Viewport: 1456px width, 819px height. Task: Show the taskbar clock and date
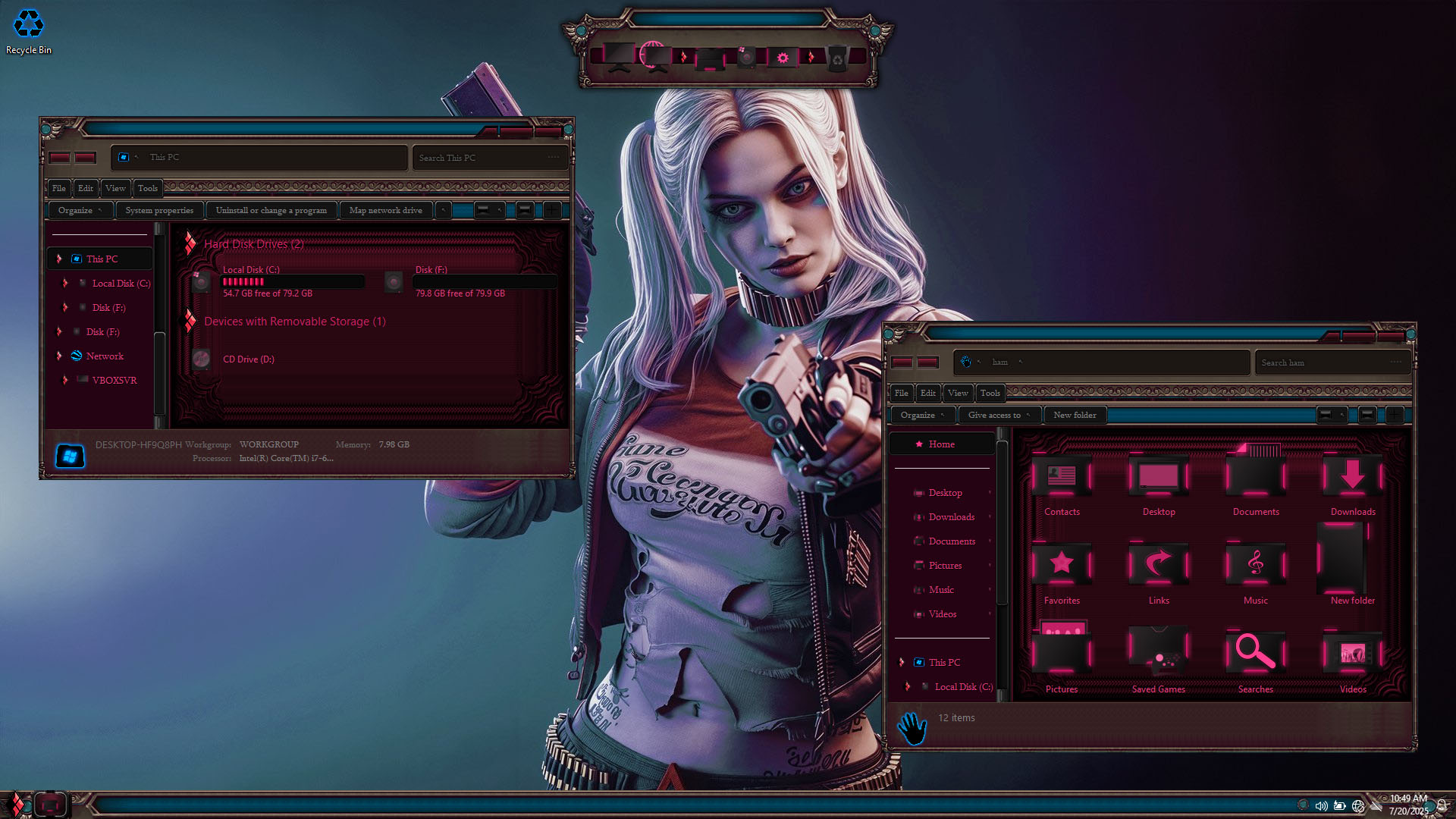[1408, 805]
